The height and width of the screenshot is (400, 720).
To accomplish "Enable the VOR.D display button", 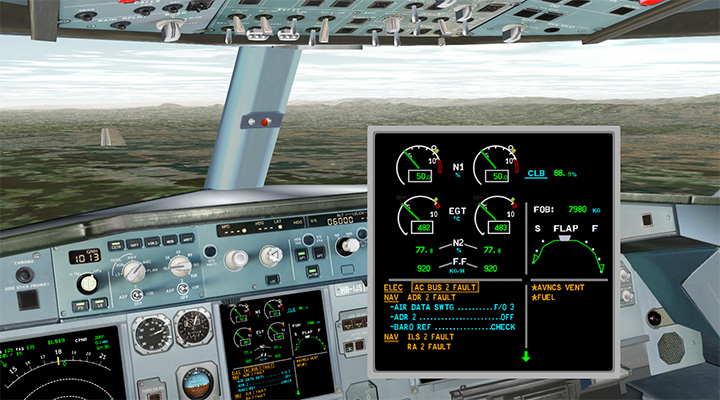I will click(x=151, y=242).
